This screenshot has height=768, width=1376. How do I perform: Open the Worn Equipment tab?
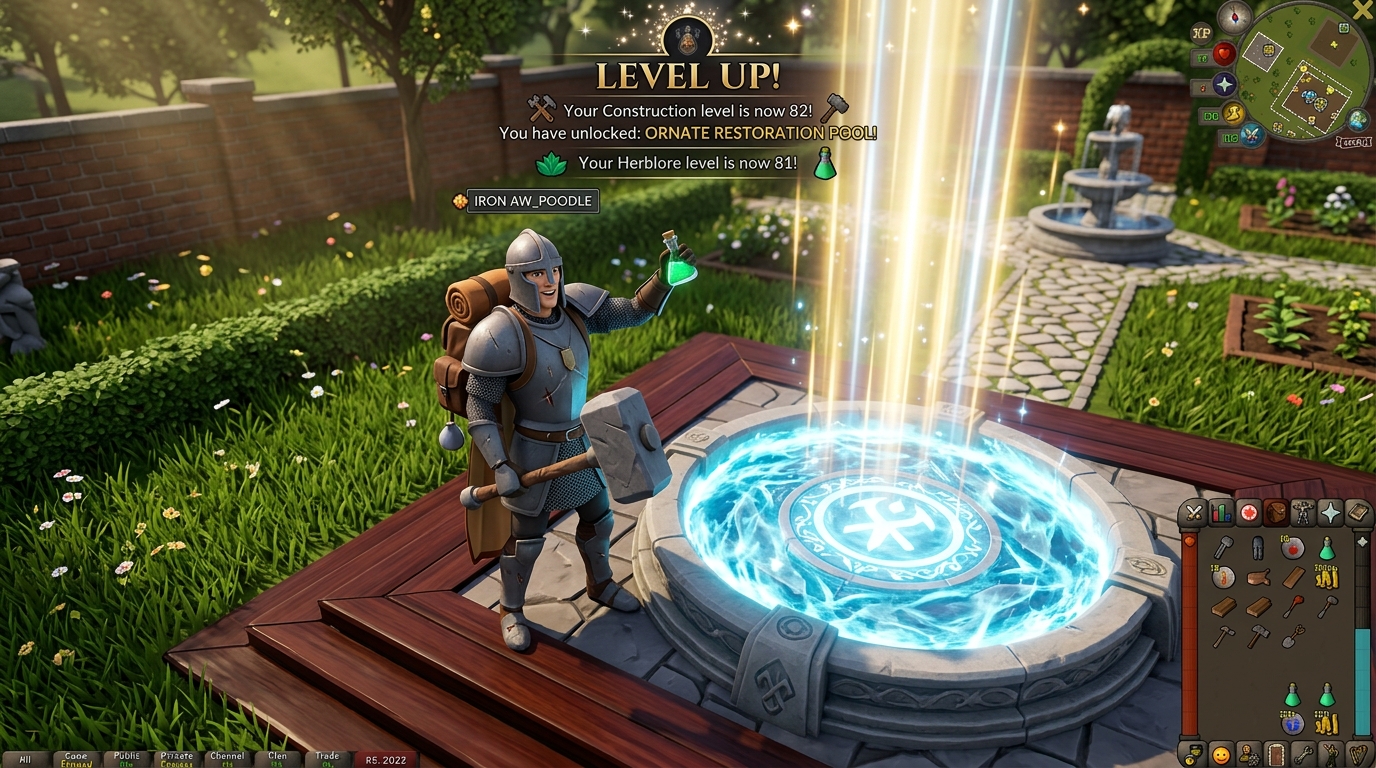coord(1303,515)
